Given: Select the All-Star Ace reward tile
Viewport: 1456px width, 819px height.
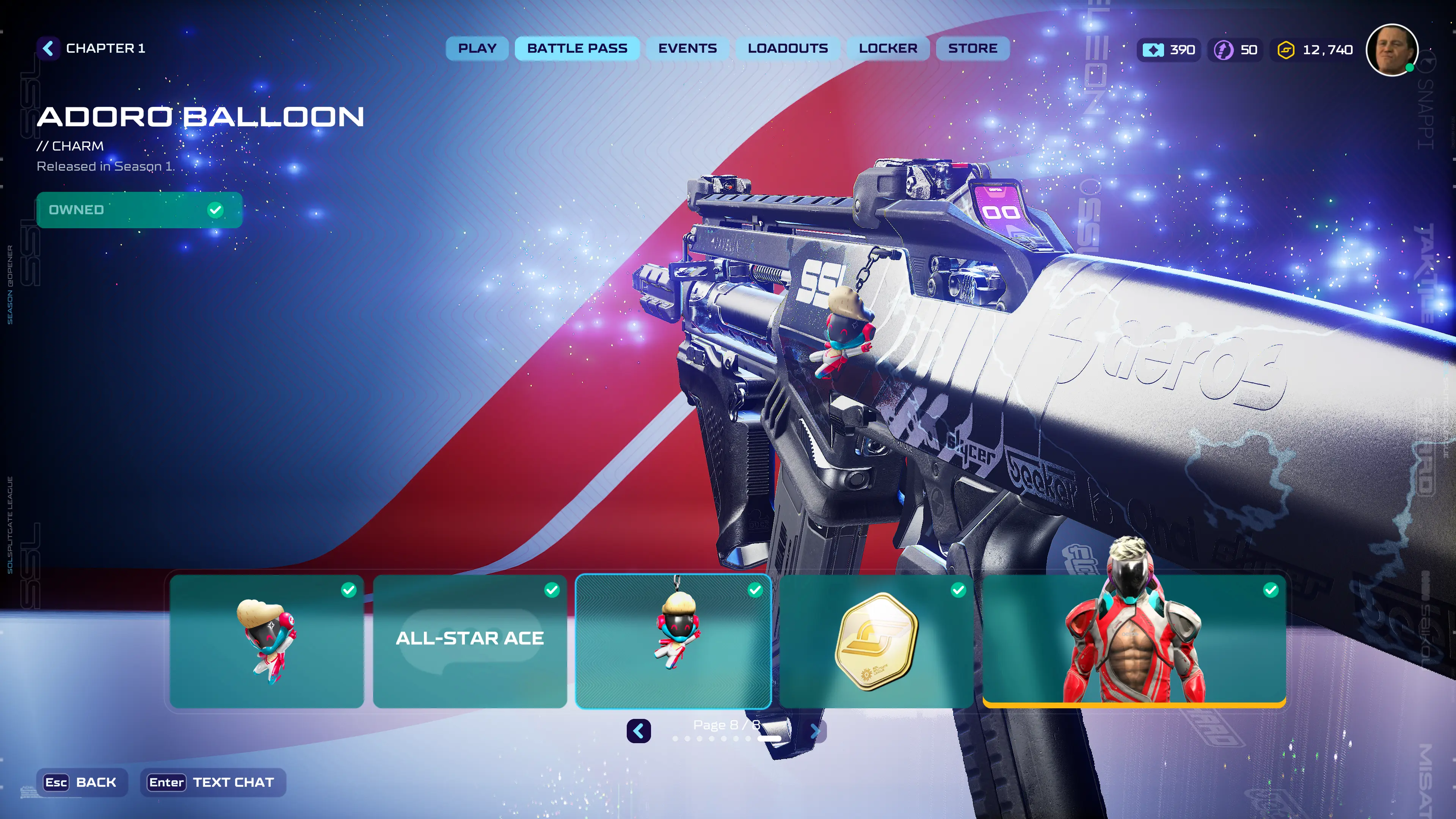Looking at the screenshot, I should click(x=470, y=640).
